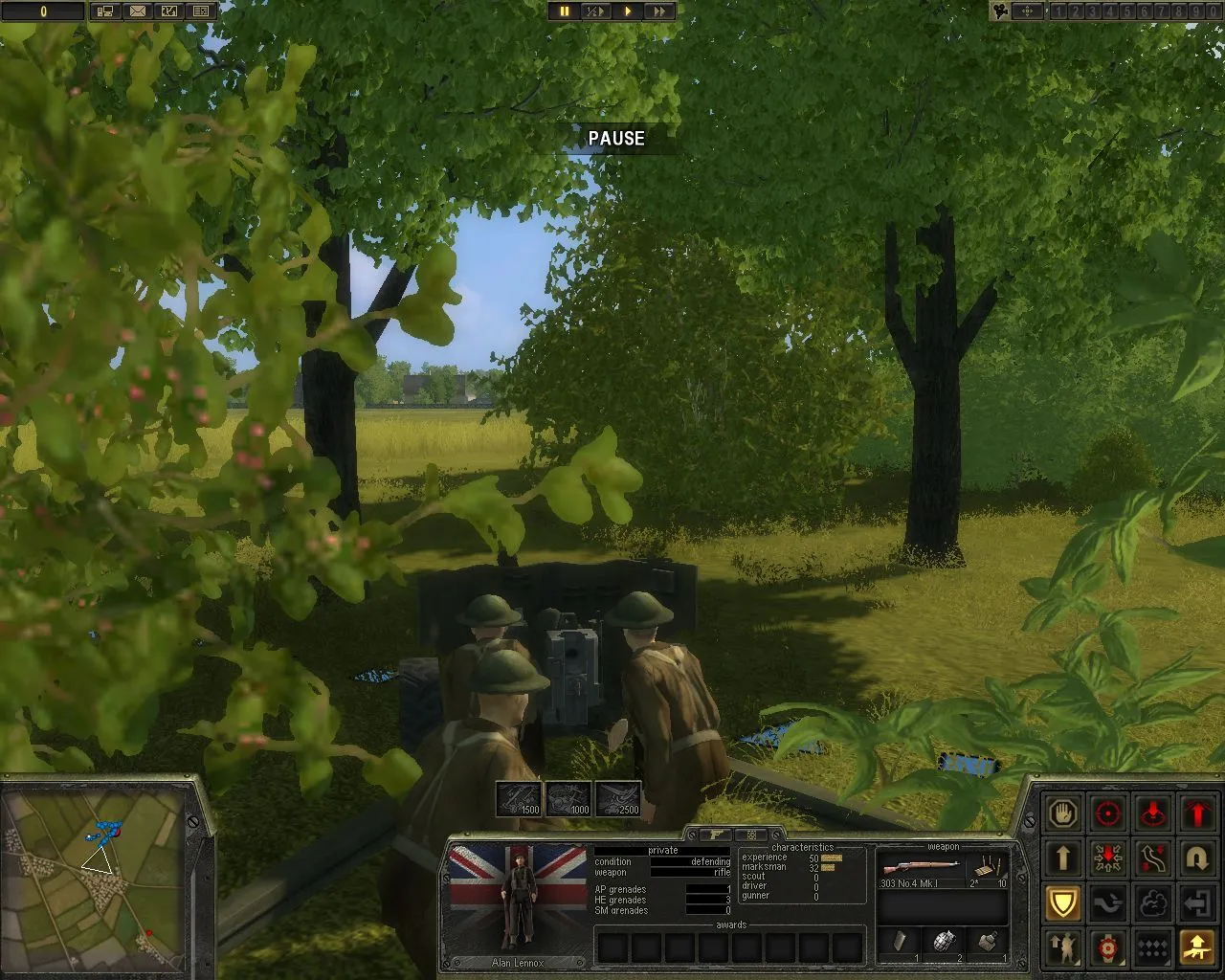Issue the Leave Vehicle exit command

tap(1197, 902)
